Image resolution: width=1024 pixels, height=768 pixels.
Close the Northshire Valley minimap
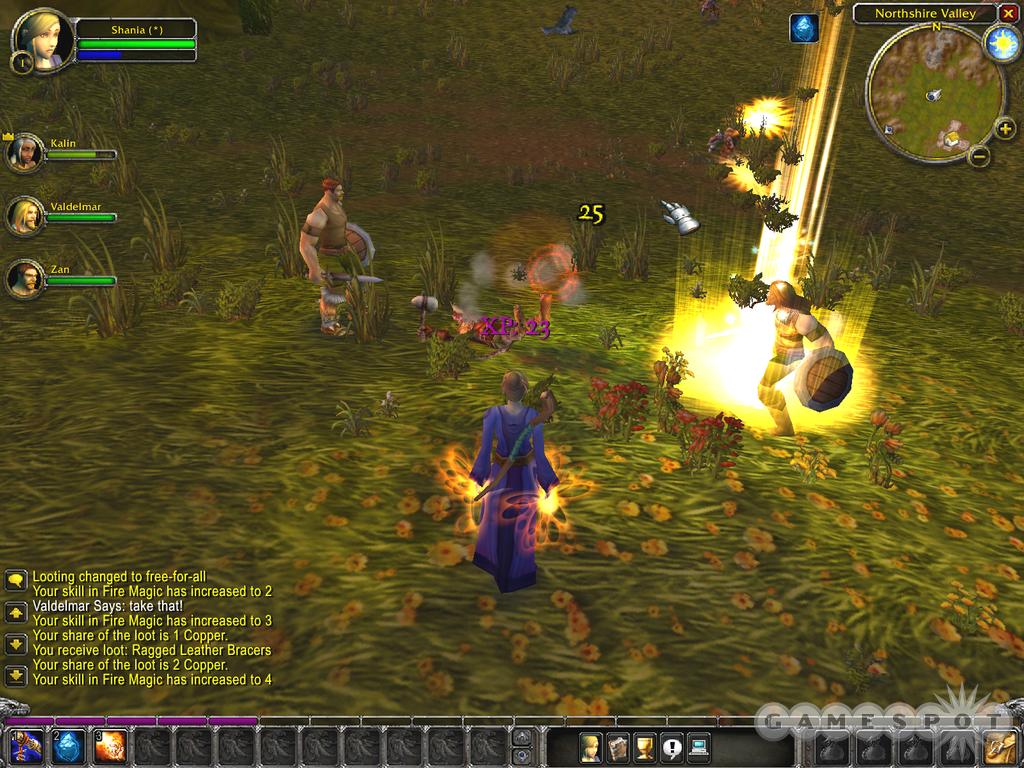pyautogui.click(x=1008, y=13)
